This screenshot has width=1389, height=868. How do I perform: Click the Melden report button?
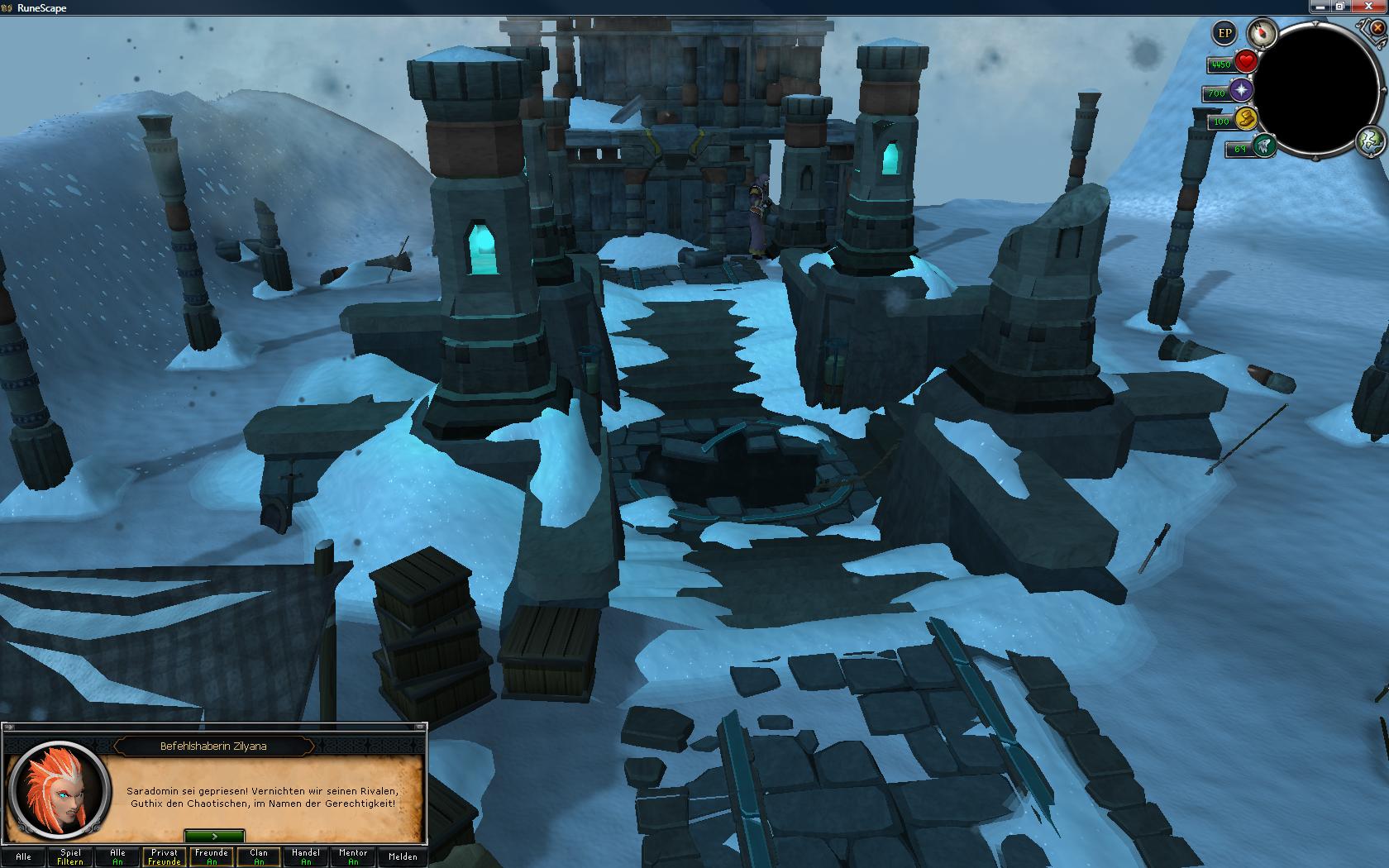coord(403,856)
